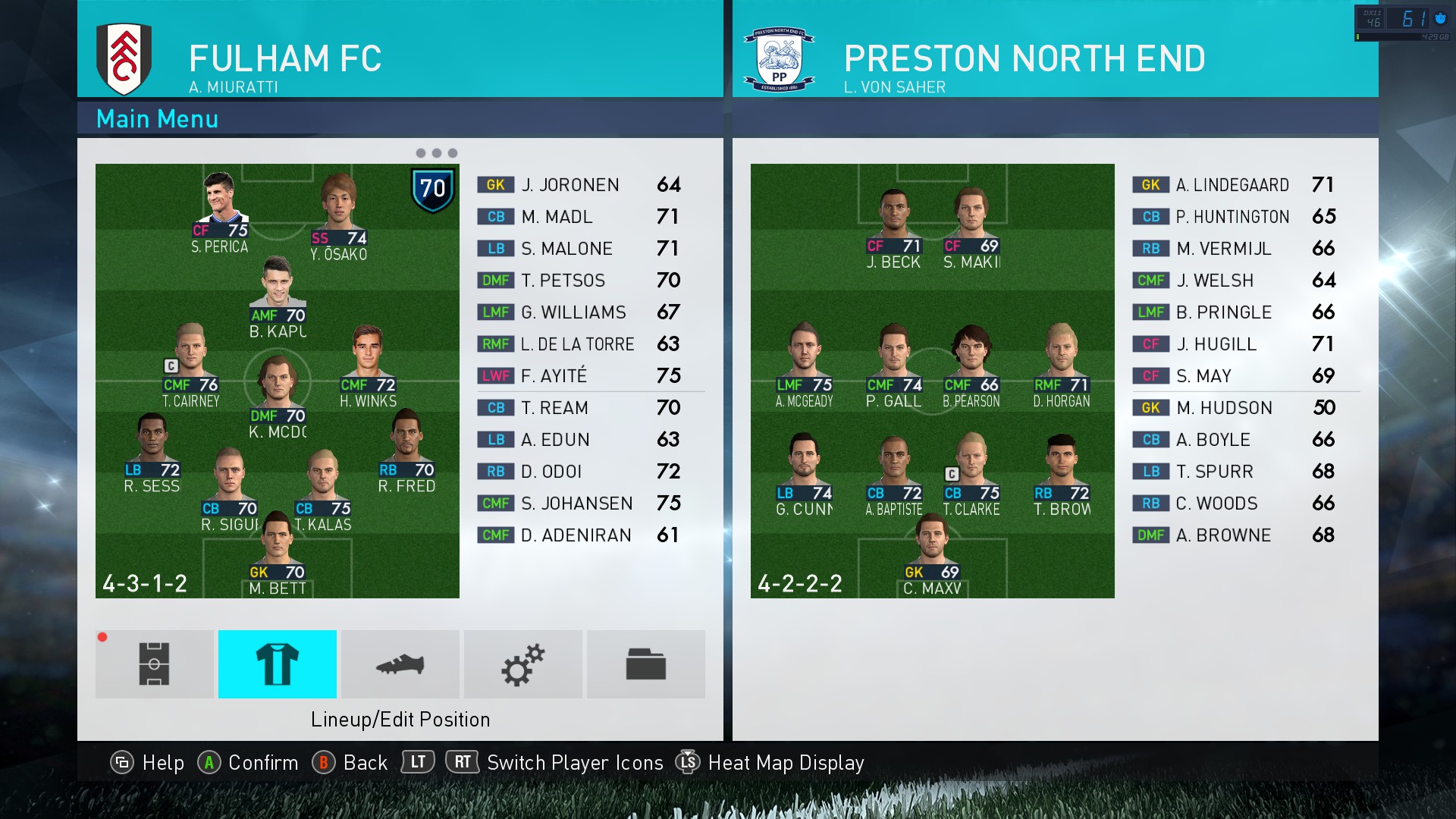Viewport: 1456px width, 819px height.
Task: Open the gears settings icon menu
Action: click(523, 664)
